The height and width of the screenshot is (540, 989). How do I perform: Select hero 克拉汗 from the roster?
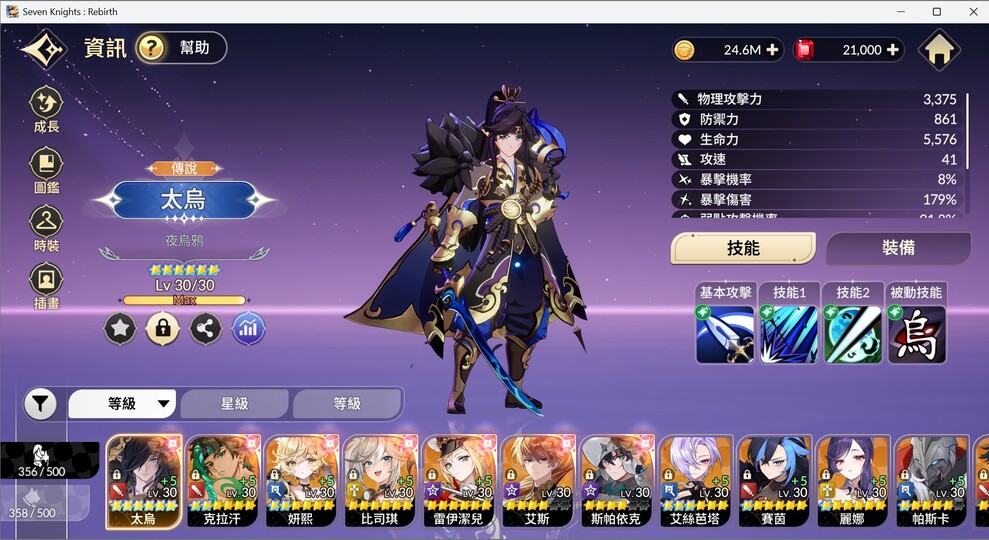[224, 482]
